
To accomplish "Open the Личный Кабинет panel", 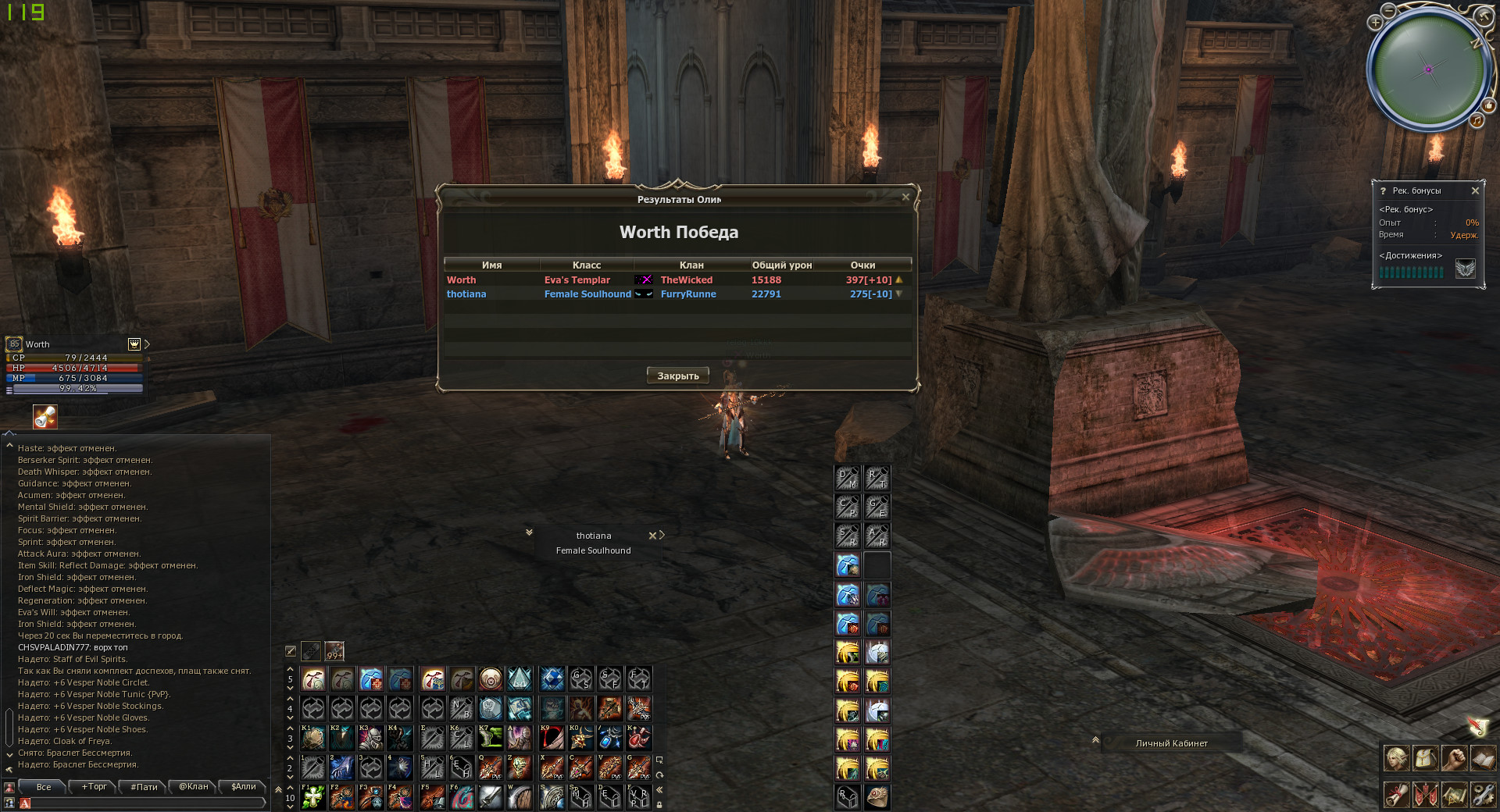I will click(x=1171, y=743).
